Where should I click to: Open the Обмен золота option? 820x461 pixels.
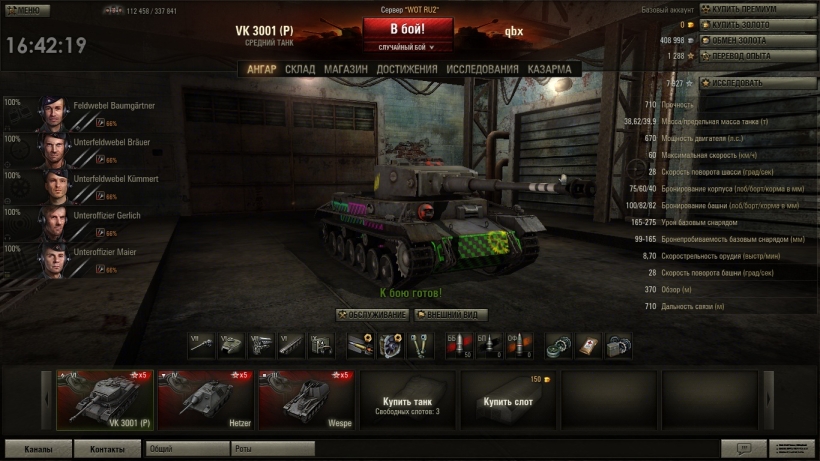click(757, 40)
